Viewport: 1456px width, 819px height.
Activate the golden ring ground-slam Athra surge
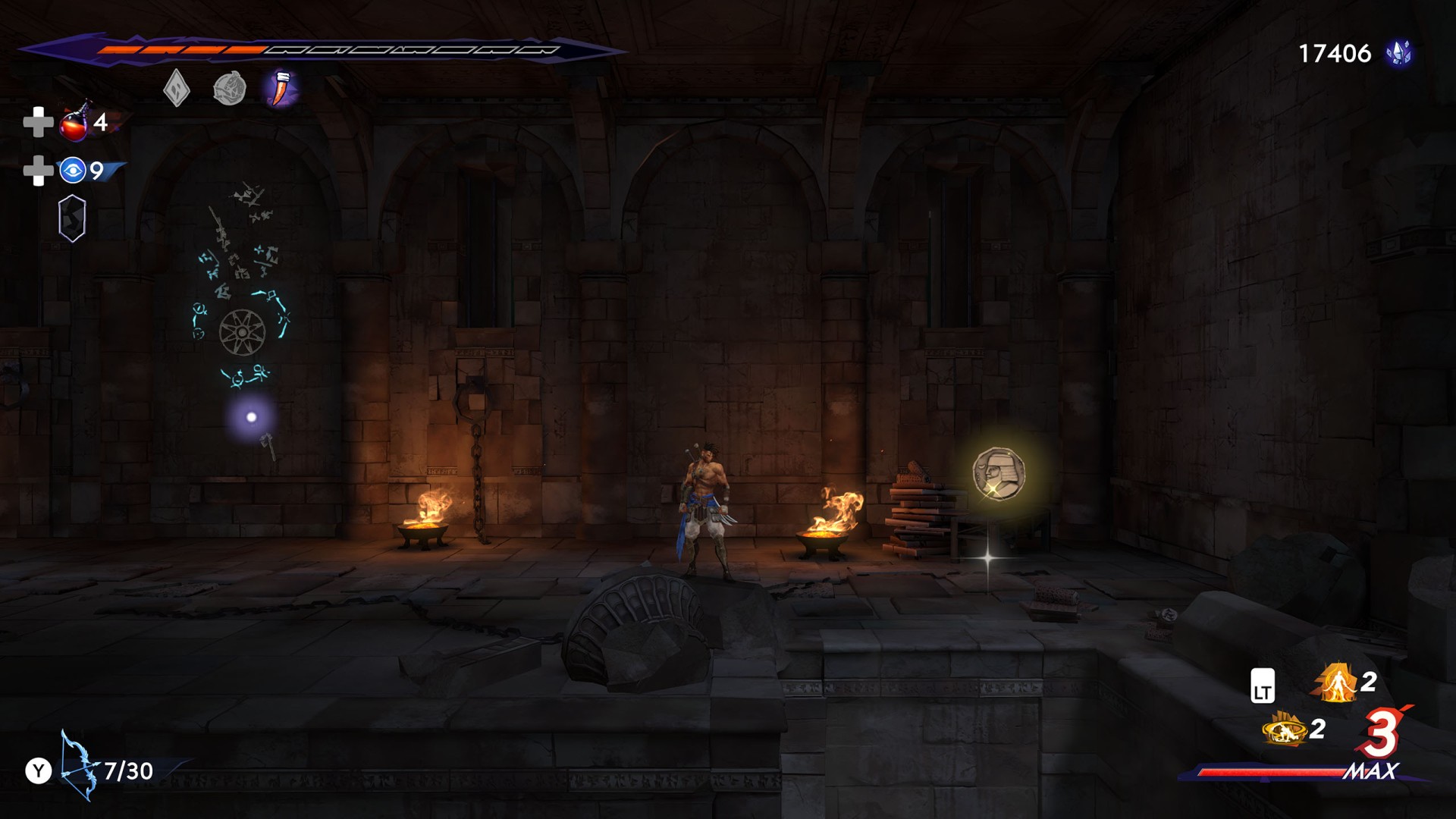(1284, 730)
